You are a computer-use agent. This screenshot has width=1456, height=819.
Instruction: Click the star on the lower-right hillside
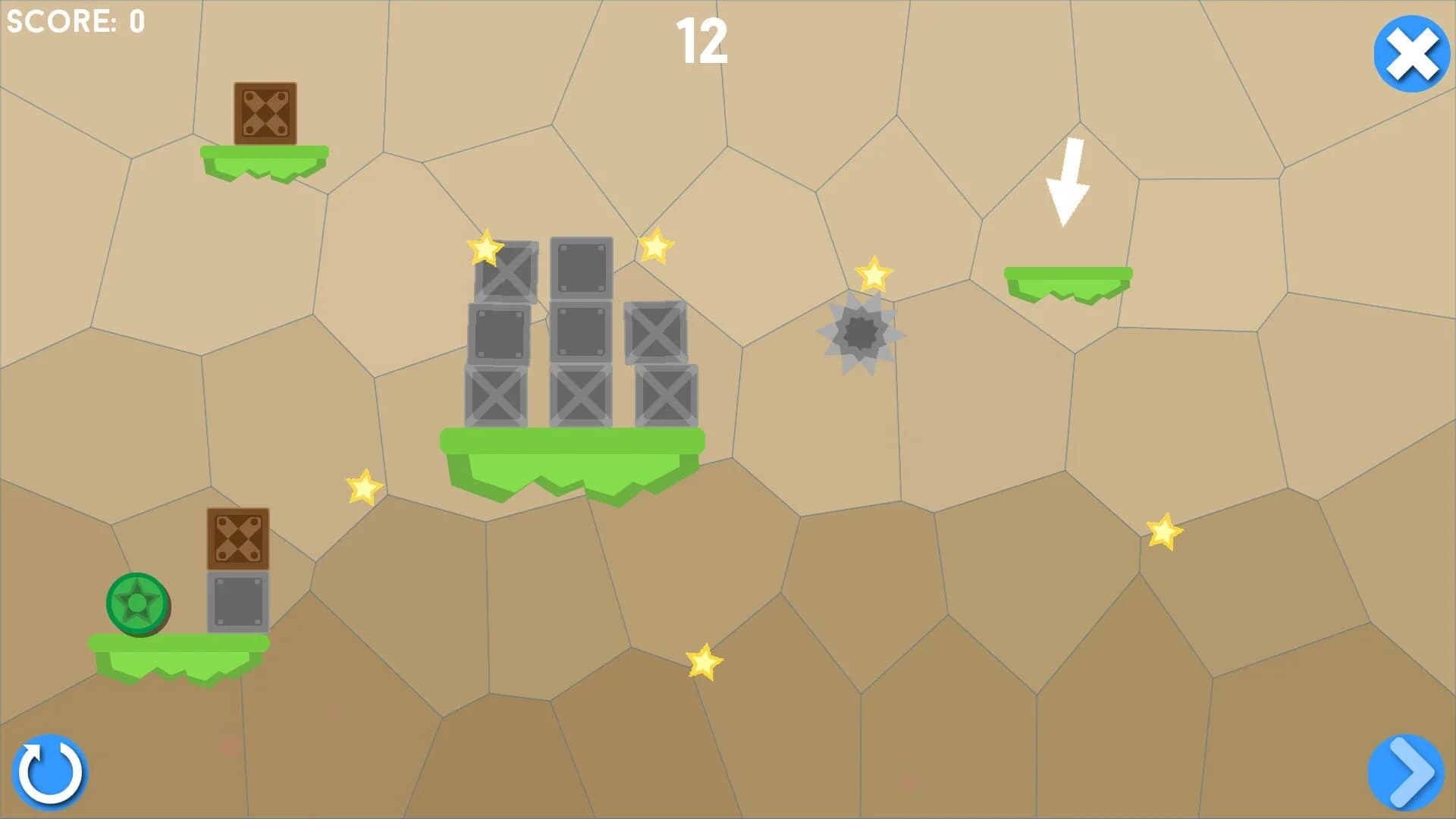(1166, 532)
